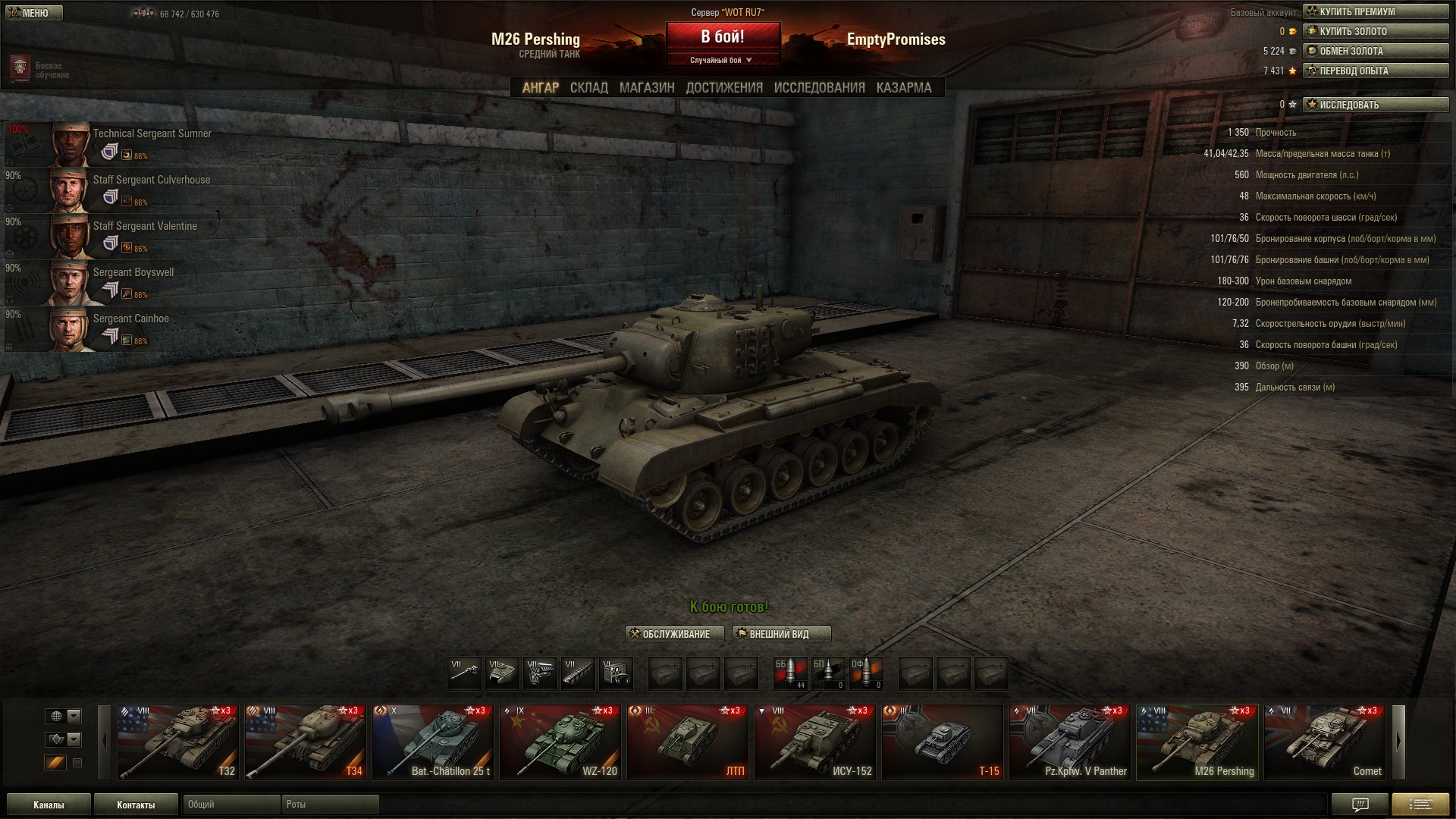Open the ОБМЕН ЗОЛОТА exchange
This screenshot has height=819, width=1456.
[1375, 51]
